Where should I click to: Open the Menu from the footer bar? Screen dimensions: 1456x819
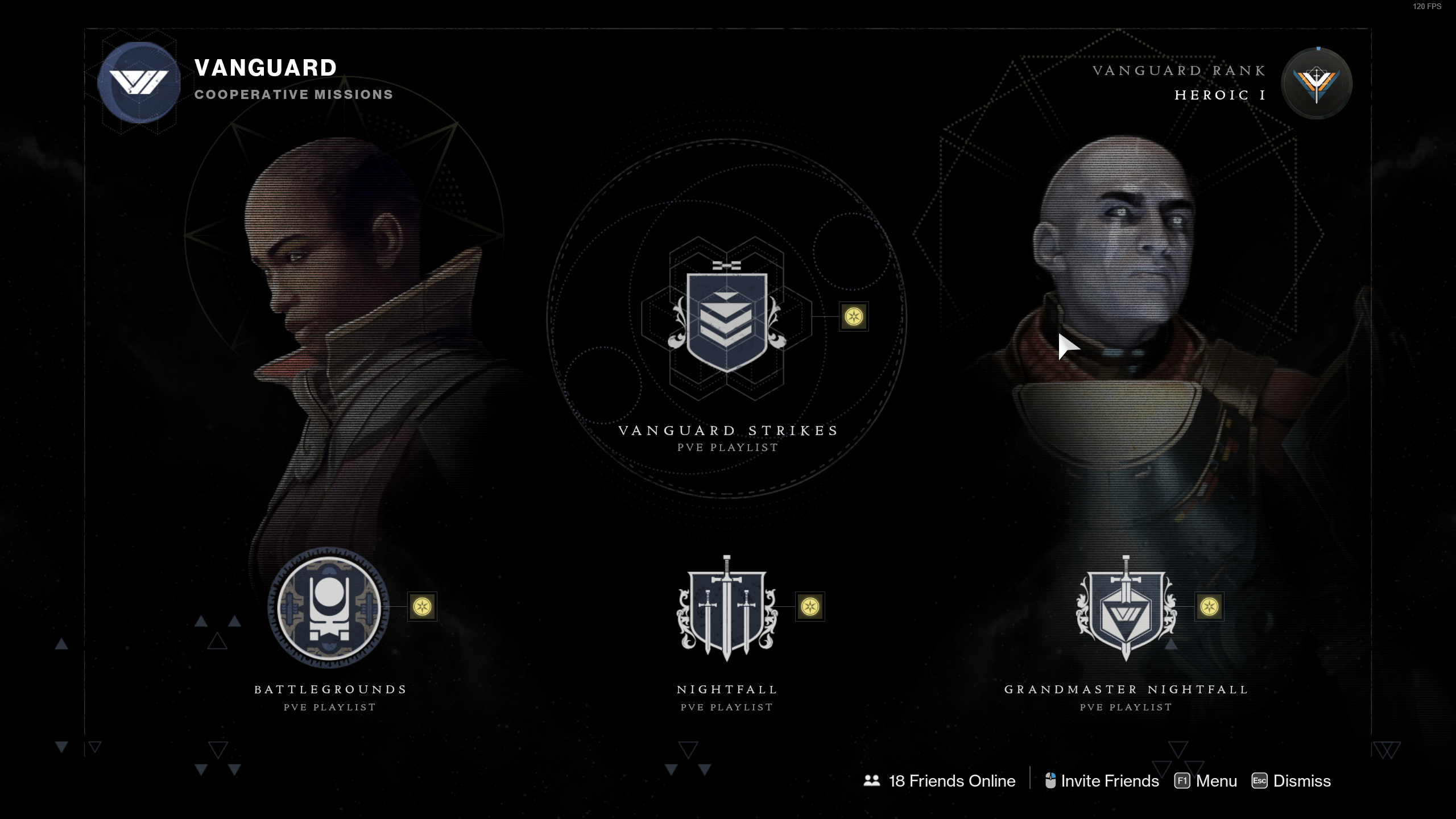click(1206, 781)
